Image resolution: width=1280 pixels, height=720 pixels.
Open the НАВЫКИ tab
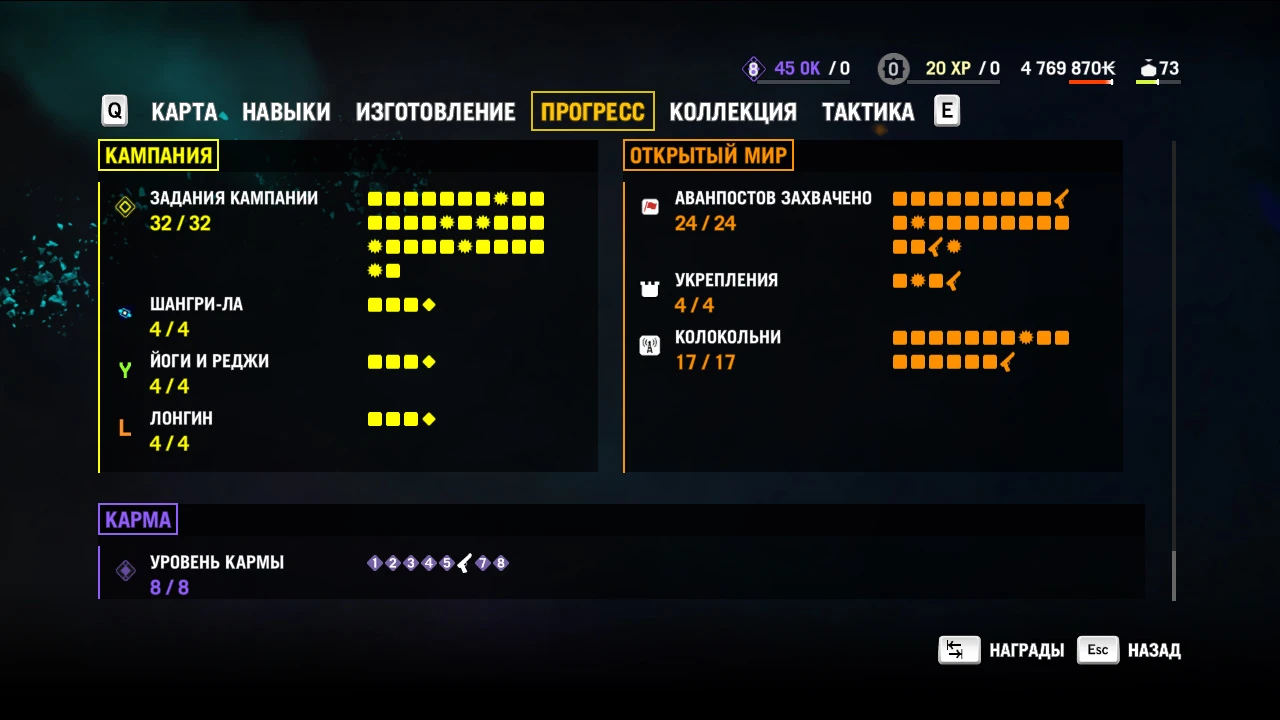click(286, 112)
